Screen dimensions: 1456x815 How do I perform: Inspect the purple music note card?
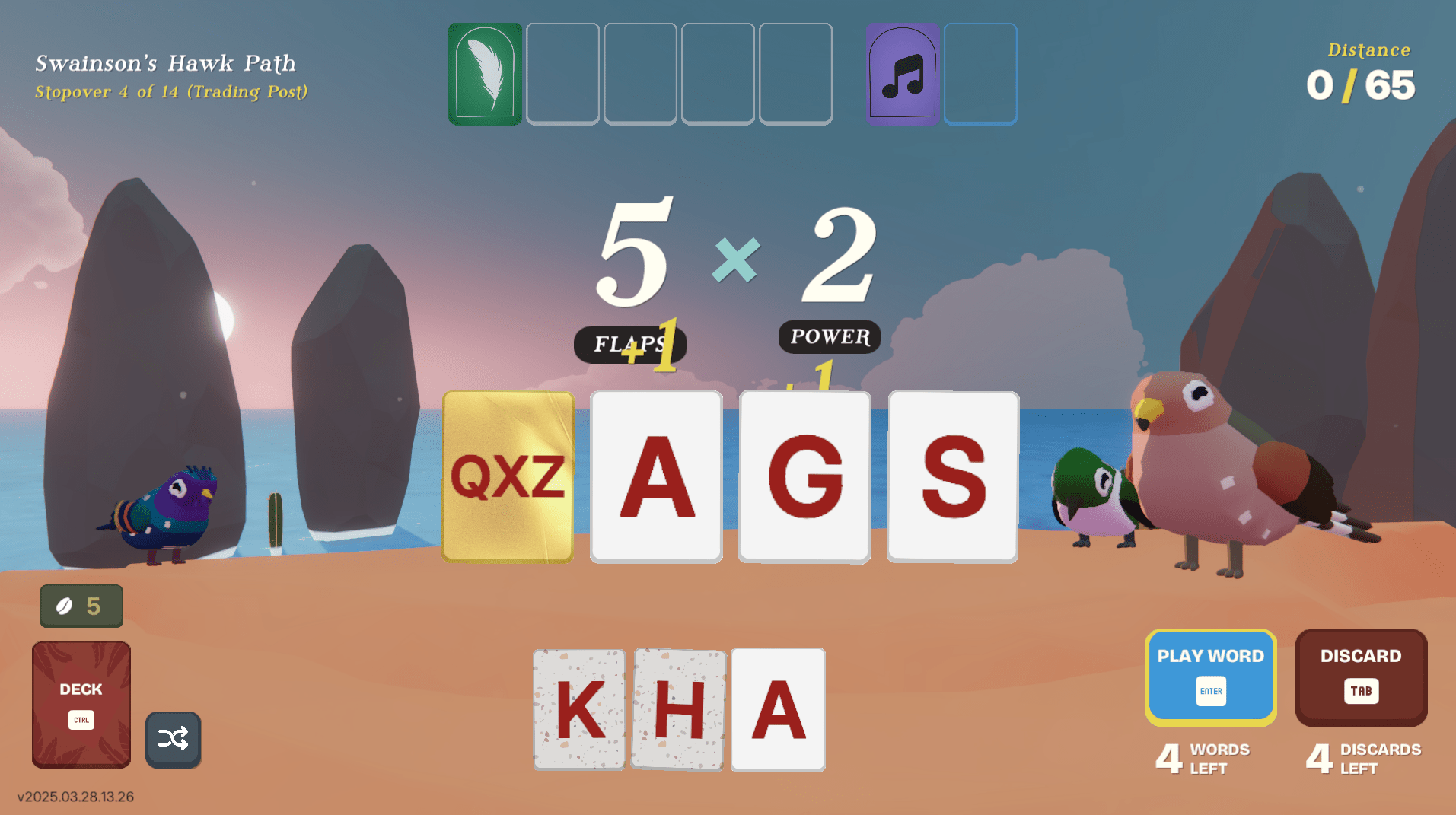click(903, 74)
